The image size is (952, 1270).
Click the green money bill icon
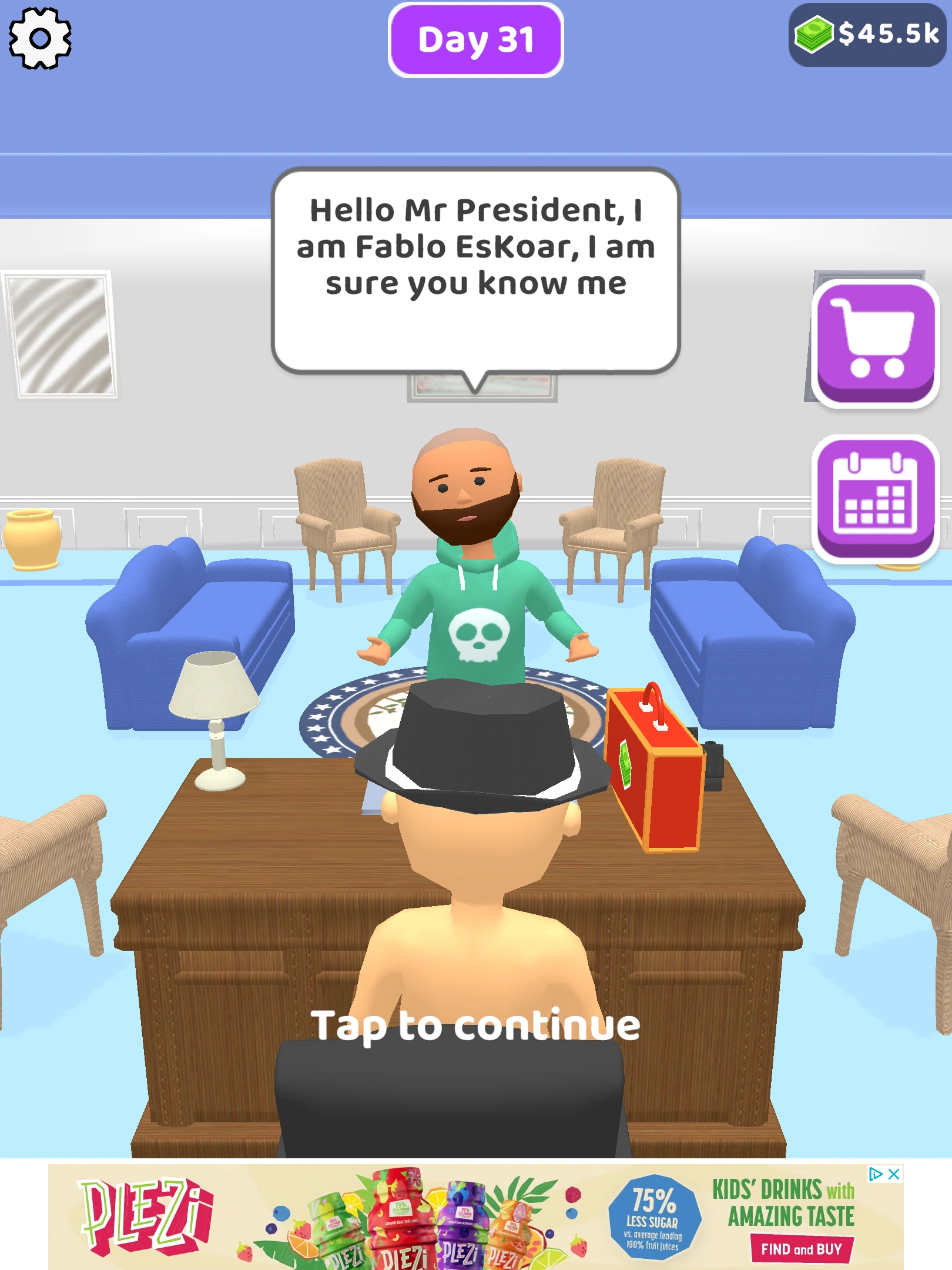[x=813, y=35]
